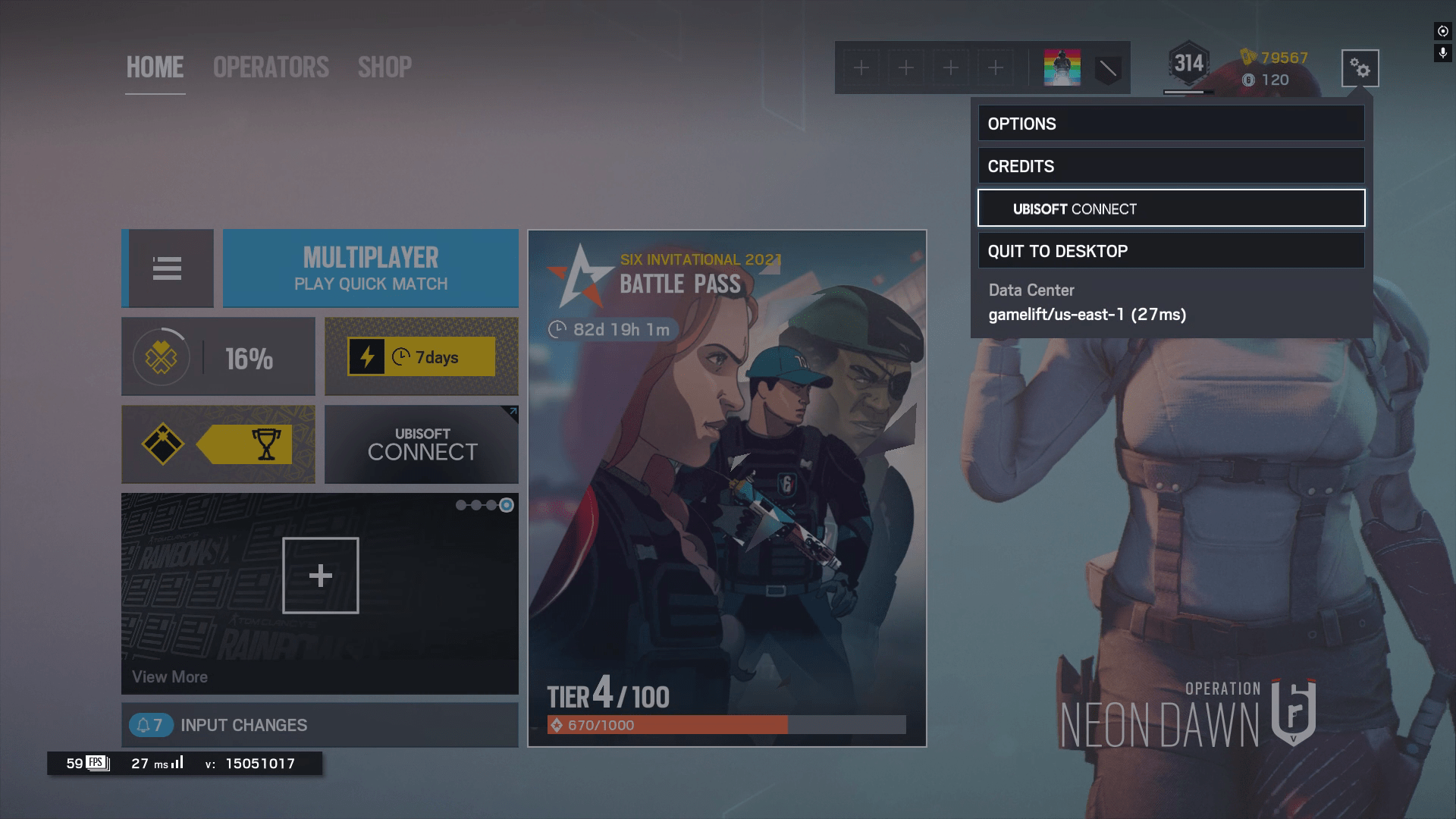Select the lightning bolt booster icon

pyautogui.click(x=367, y=356)
